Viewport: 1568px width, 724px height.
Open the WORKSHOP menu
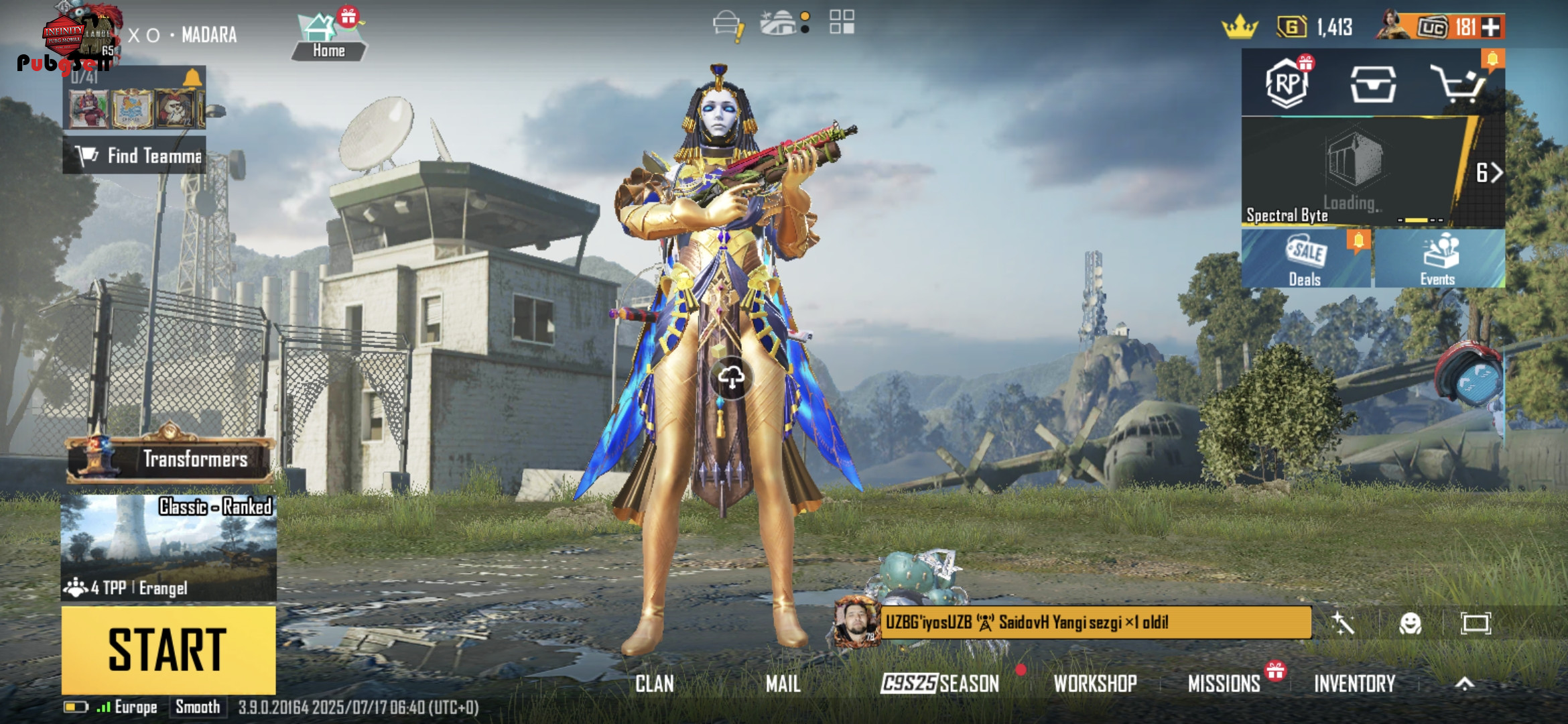(1095, 684)
